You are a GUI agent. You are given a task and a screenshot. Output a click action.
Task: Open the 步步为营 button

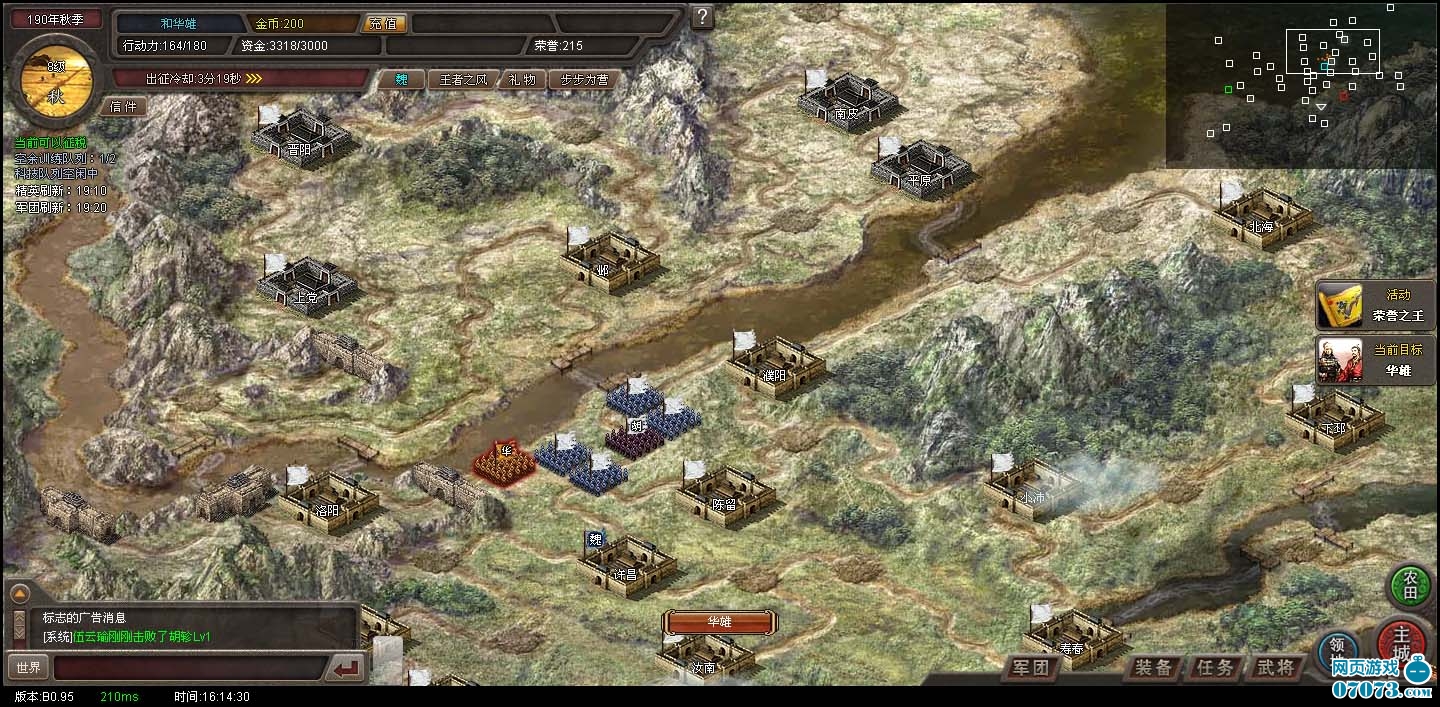click(584, 80)
